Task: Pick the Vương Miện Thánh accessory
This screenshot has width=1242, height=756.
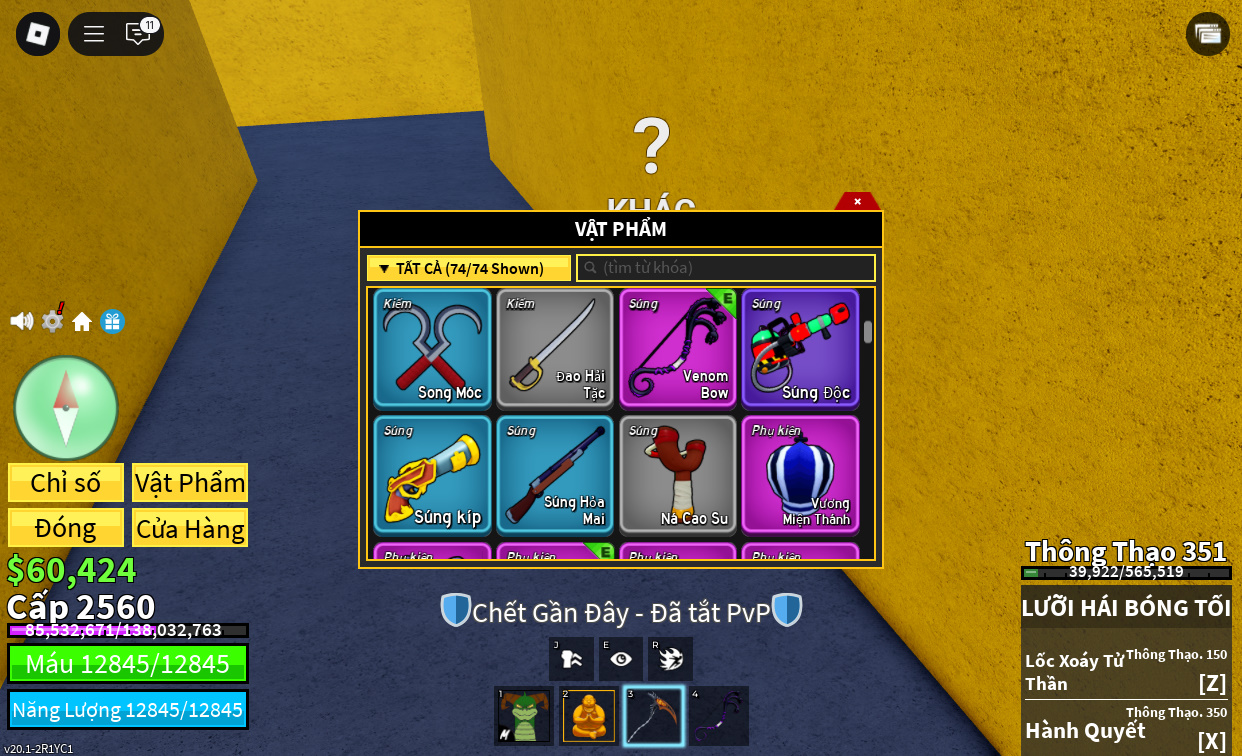Action: click(x=800, y=474)
